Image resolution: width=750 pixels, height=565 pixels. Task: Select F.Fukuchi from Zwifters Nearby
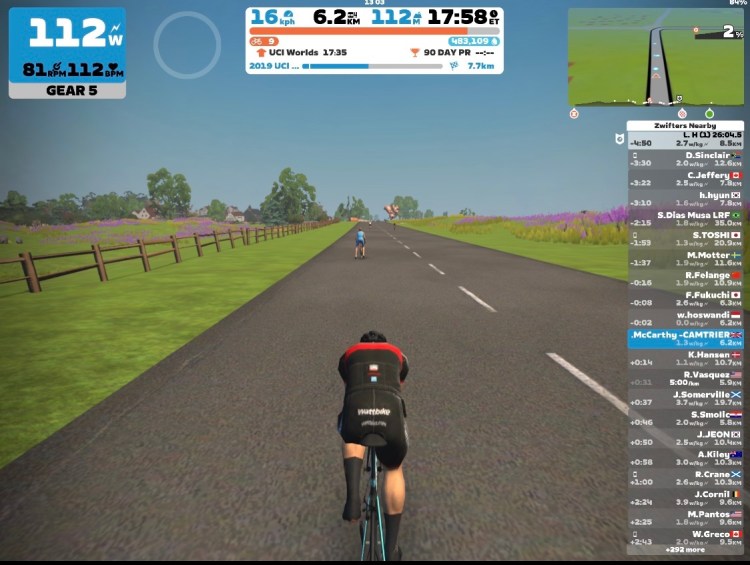(685, 299)
